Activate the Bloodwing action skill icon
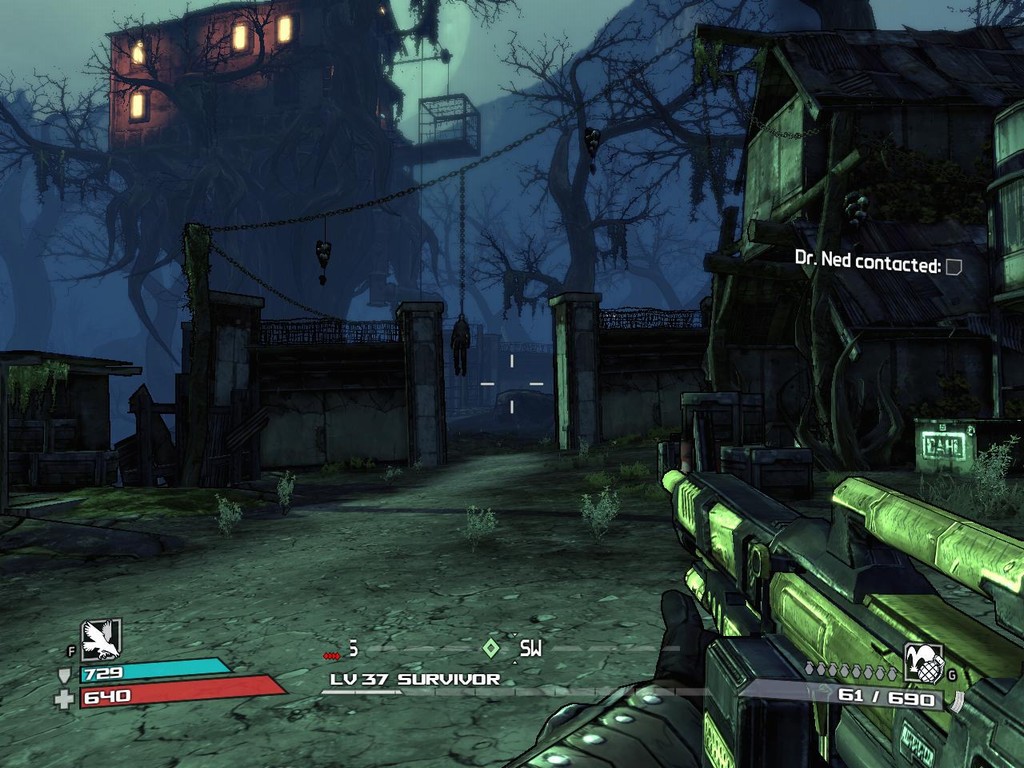Screen dimensions: 1024x768 tap(101, 639)
